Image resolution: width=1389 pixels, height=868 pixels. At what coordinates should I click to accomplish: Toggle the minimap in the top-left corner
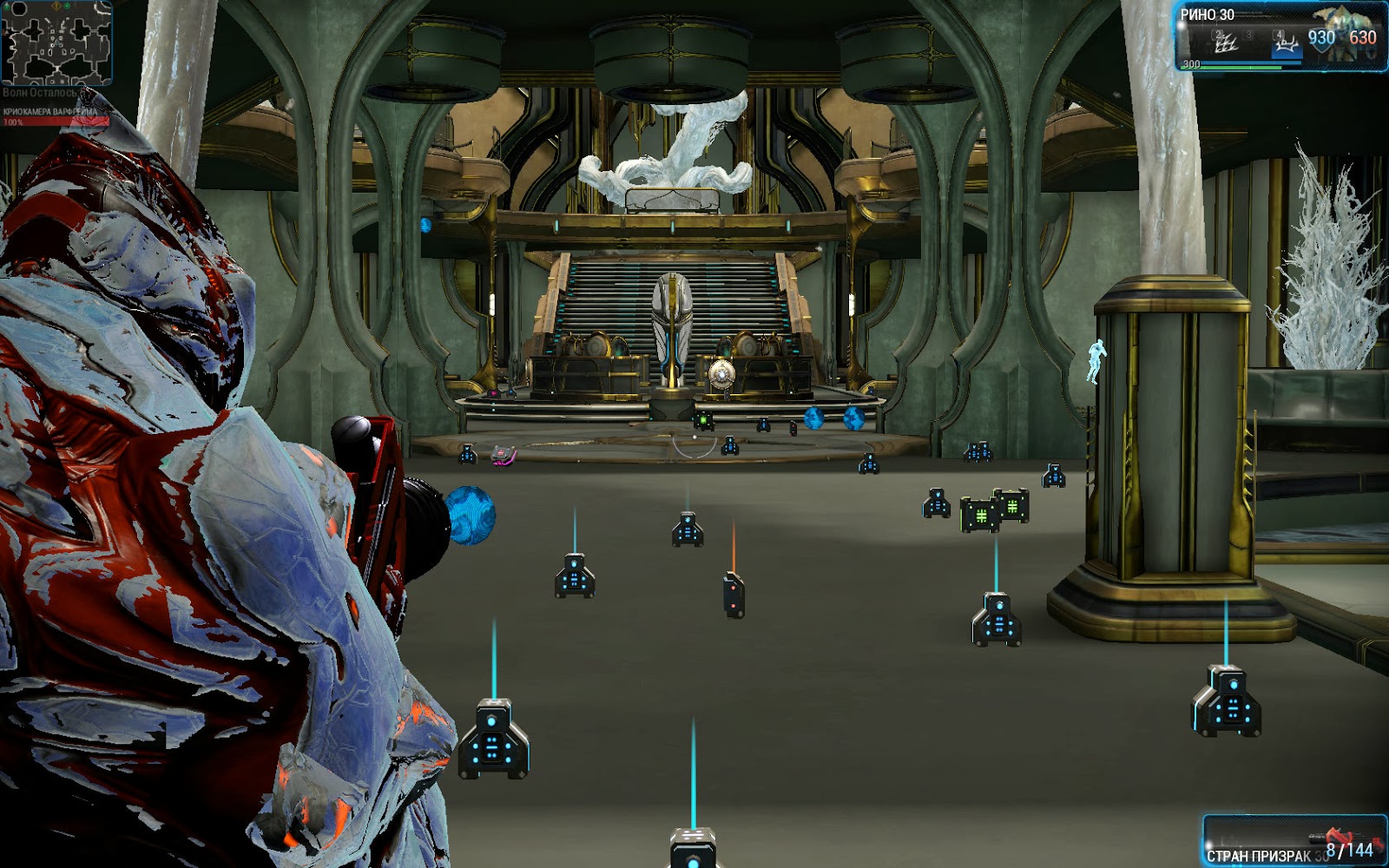pyautogui.click(x=56, y=43)
